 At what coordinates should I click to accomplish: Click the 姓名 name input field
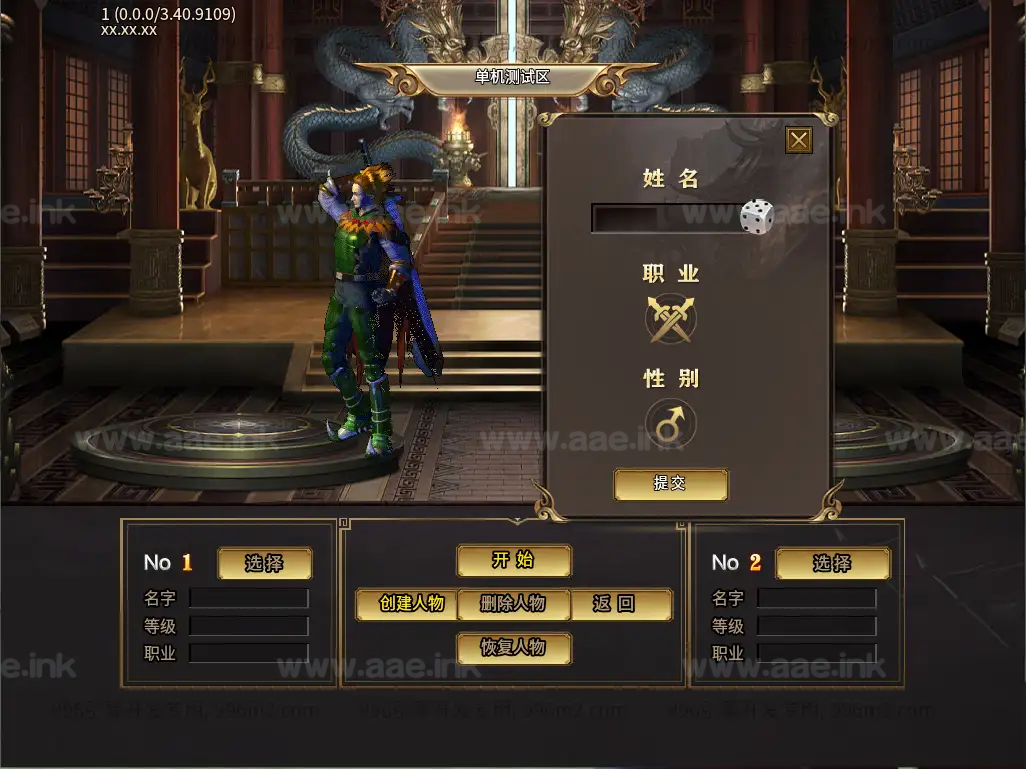pyautogui.click(x=664, y=218)
